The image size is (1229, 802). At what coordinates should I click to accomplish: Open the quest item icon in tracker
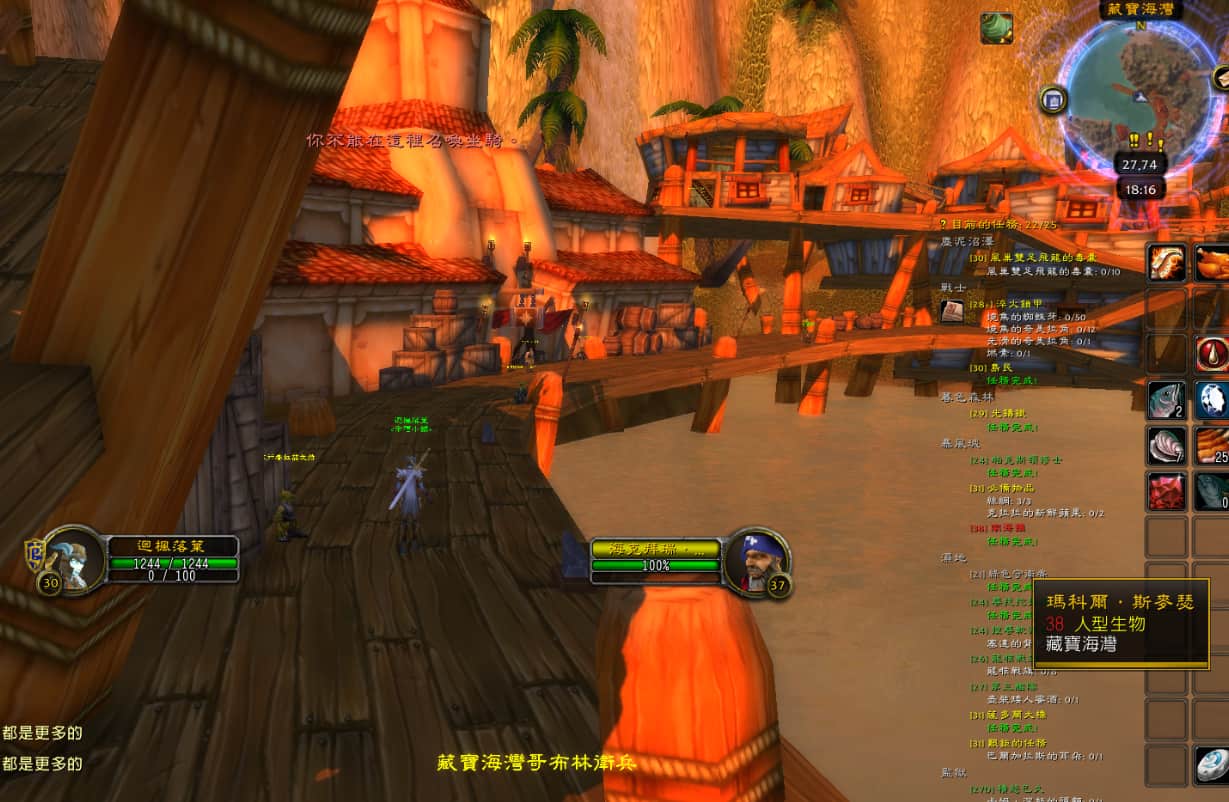[x=952, y=312]
